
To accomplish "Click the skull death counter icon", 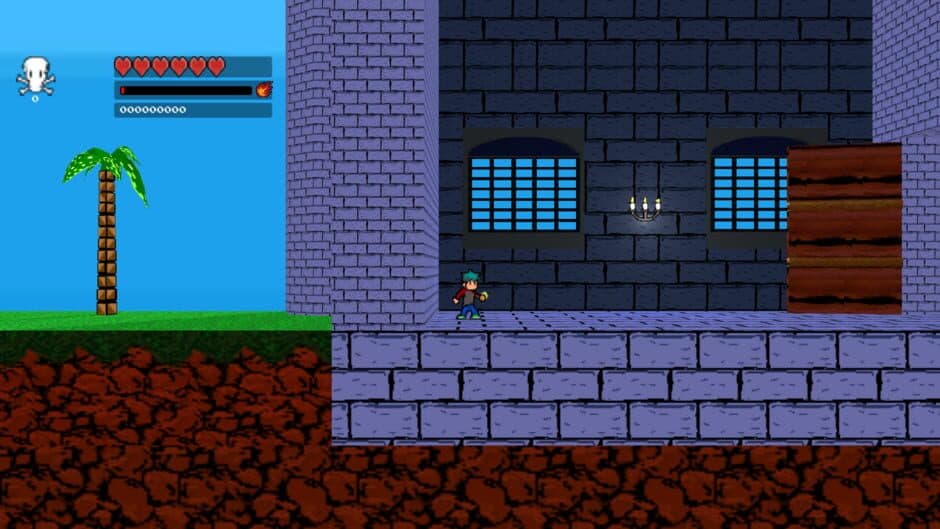I will coord(35,76).
